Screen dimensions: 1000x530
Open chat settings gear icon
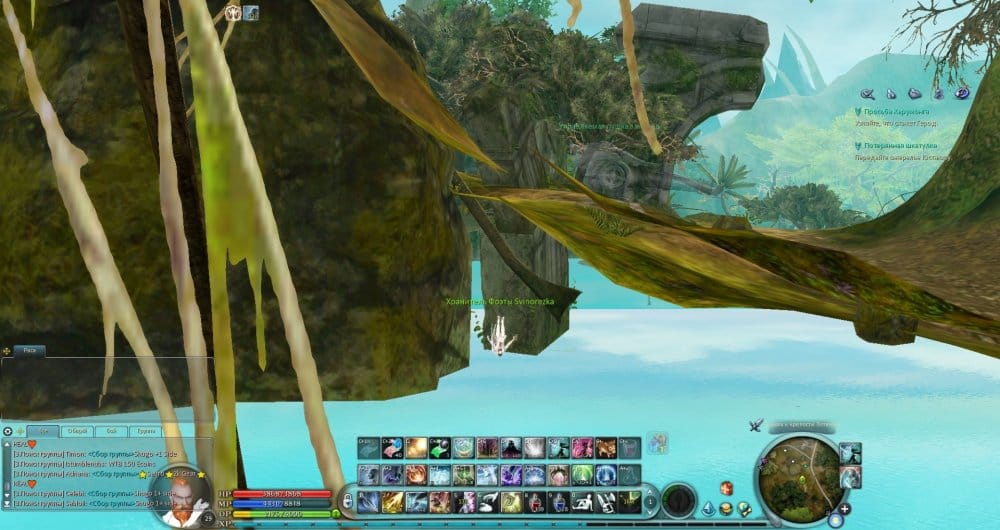click(x=8, y=431)
